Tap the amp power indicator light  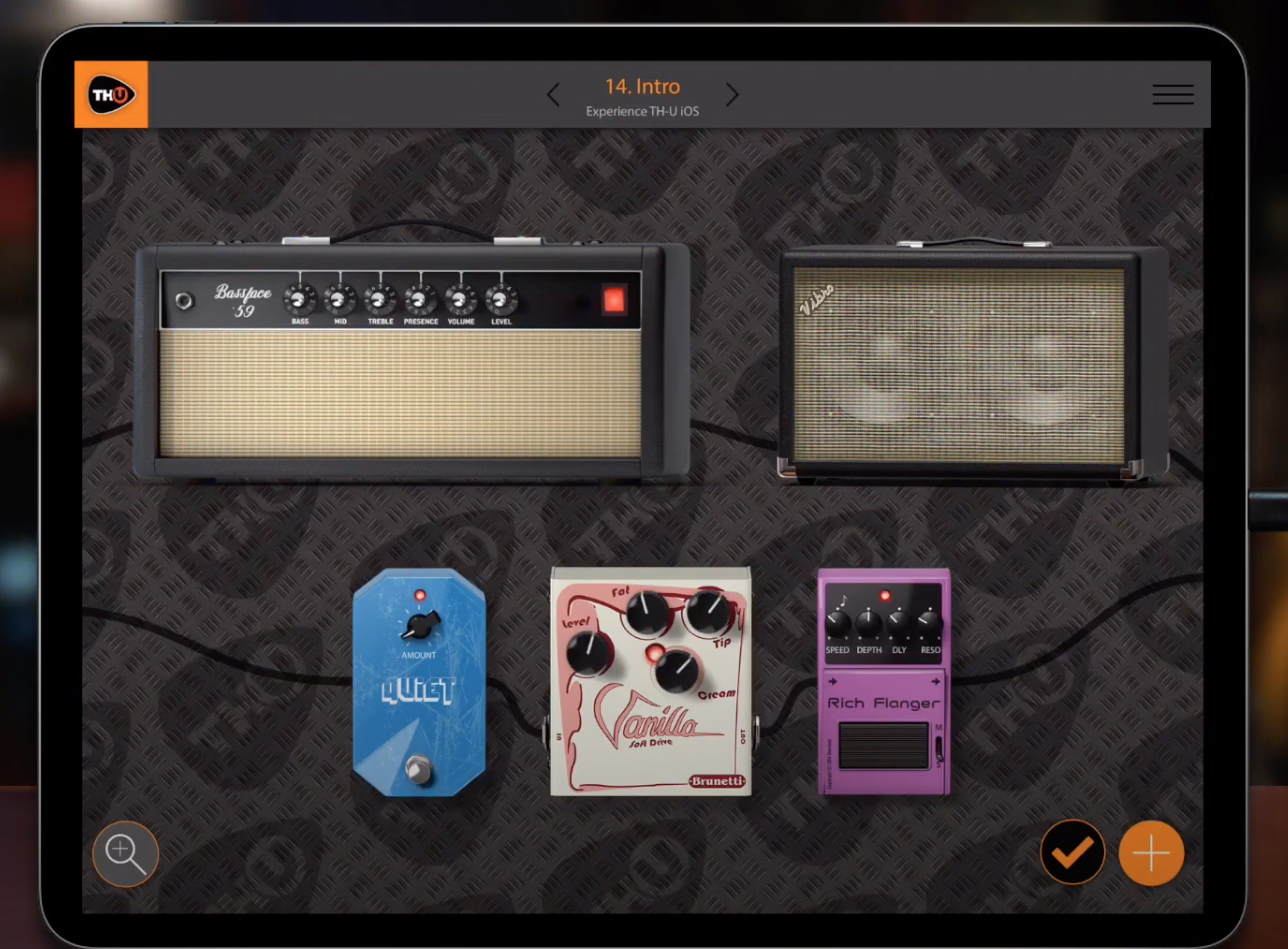[x=613, y=300]
